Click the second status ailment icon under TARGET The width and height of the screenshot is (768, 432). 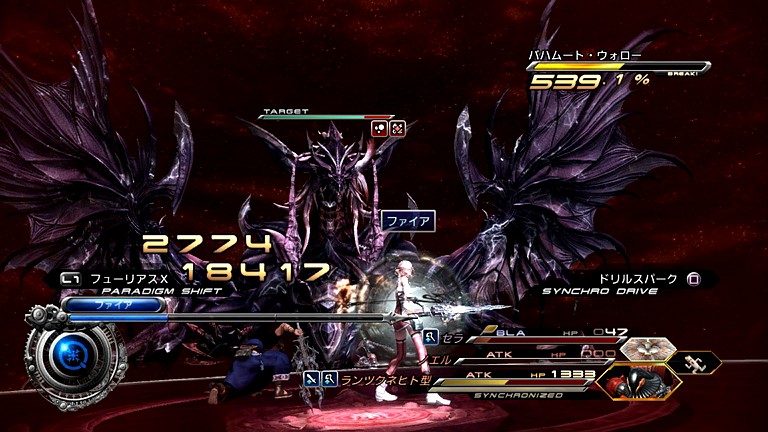click(397, 128)
